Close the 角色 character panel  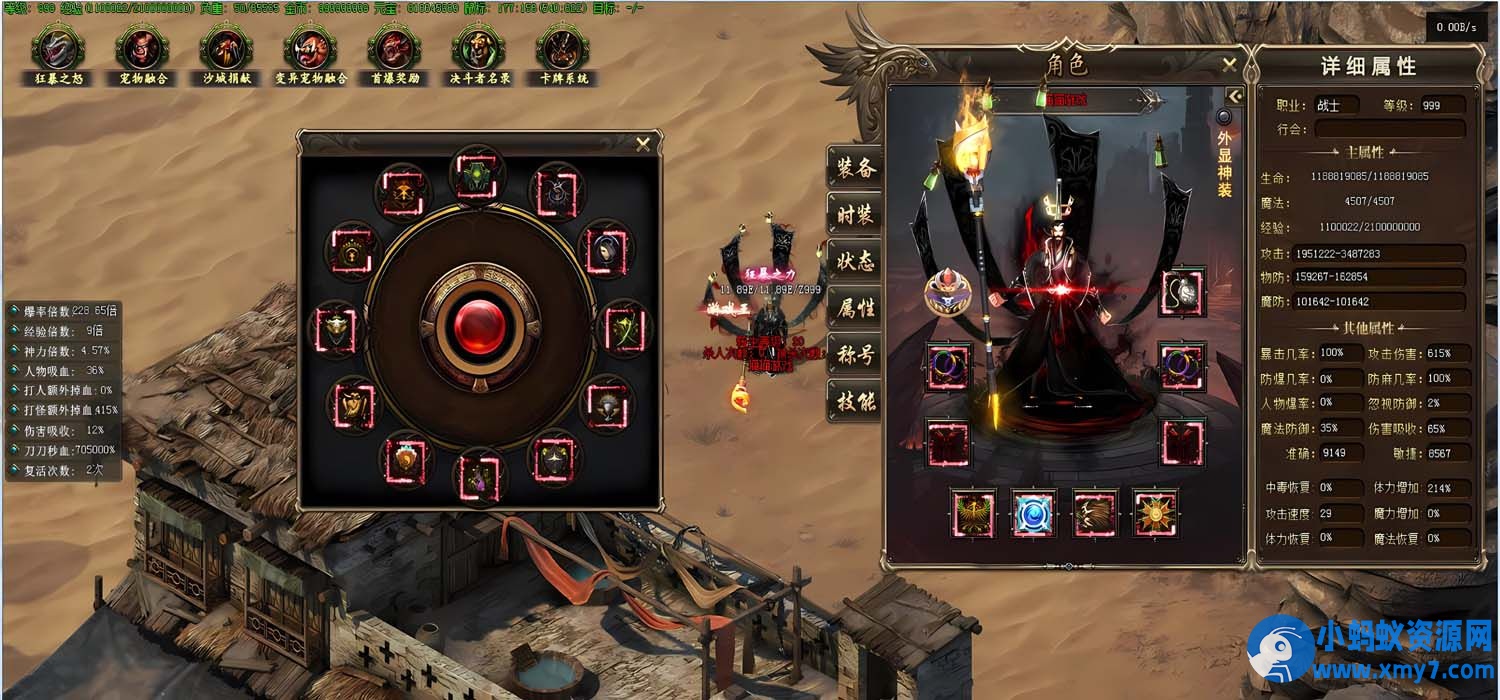coord(1229,65)
